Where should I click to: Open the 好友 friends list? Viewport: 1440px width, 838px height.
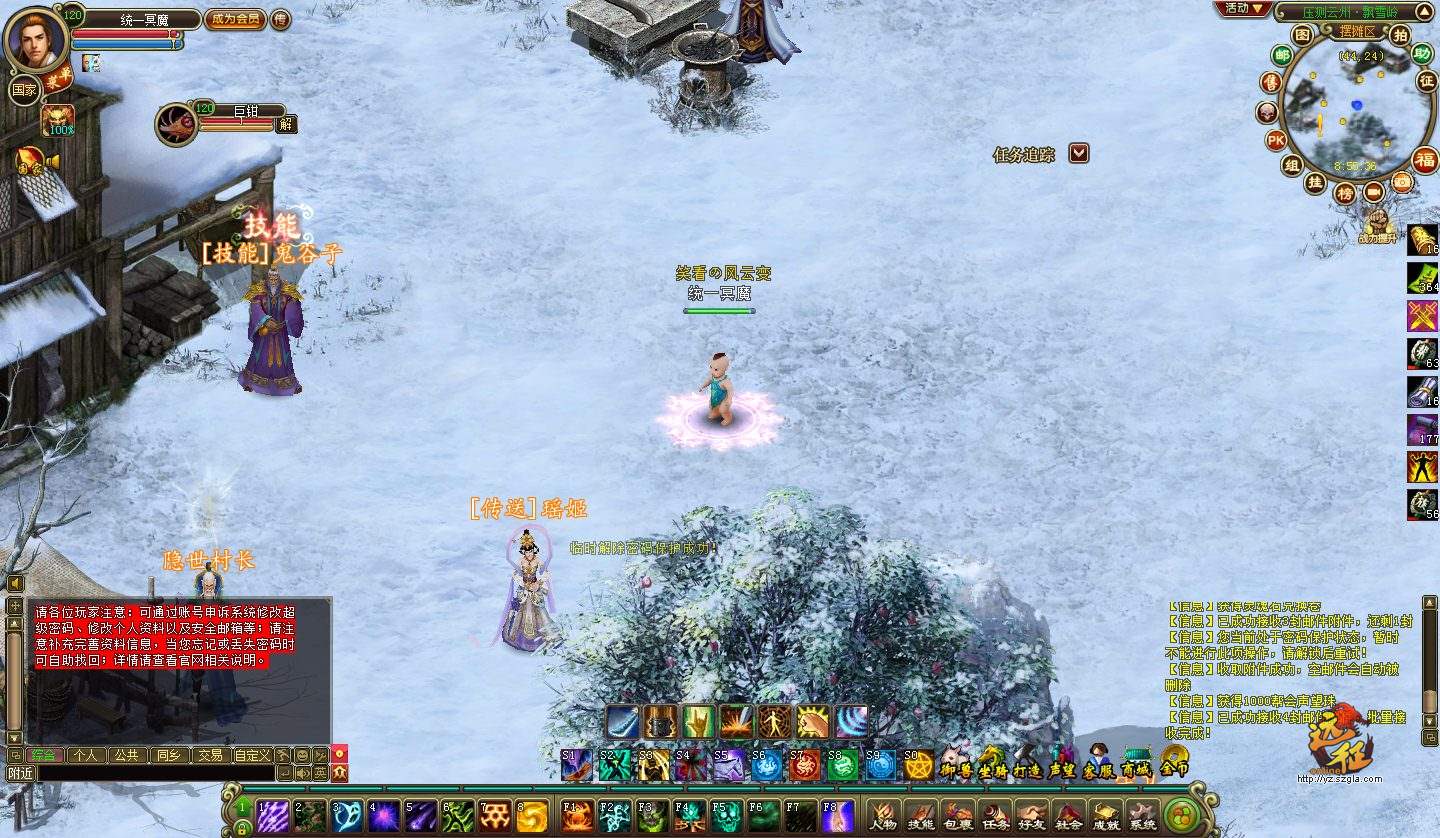[x=1031, y=816]
